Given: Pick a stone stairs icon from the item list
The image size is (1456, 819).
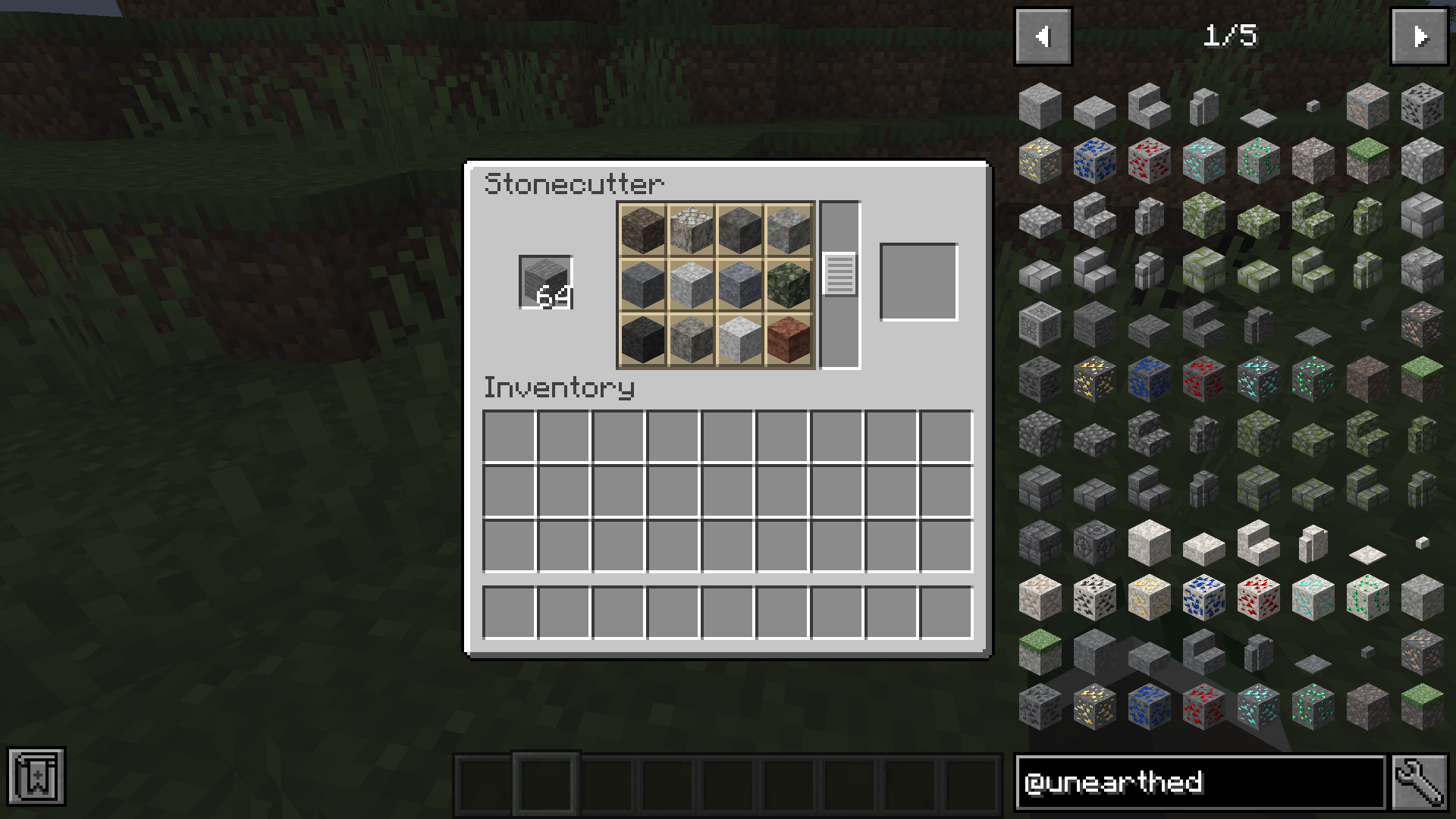Looking at the screenshot, I should tap(1150, 106).
